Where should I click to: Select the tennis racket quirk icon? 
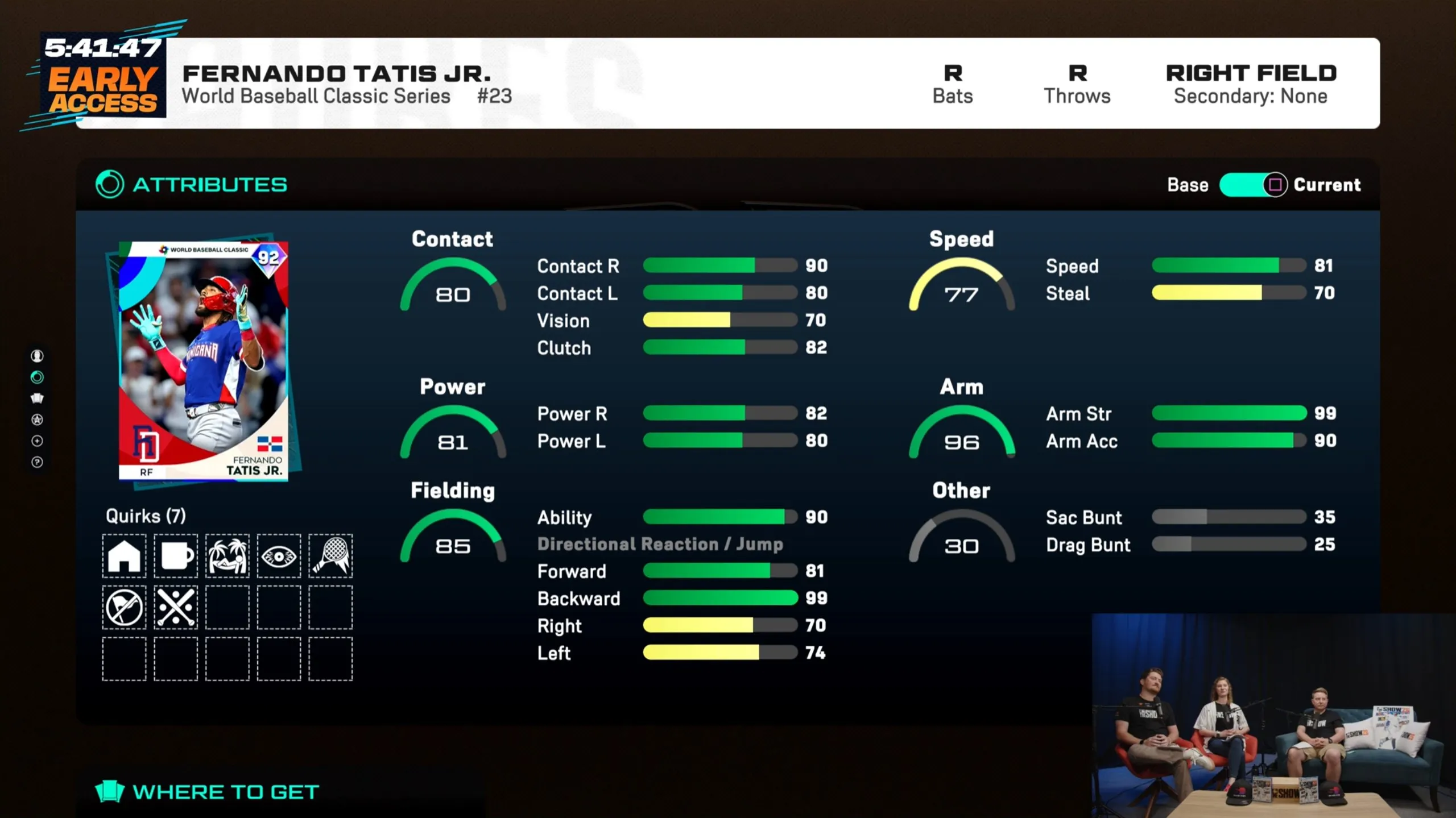[x=330, y=555]
